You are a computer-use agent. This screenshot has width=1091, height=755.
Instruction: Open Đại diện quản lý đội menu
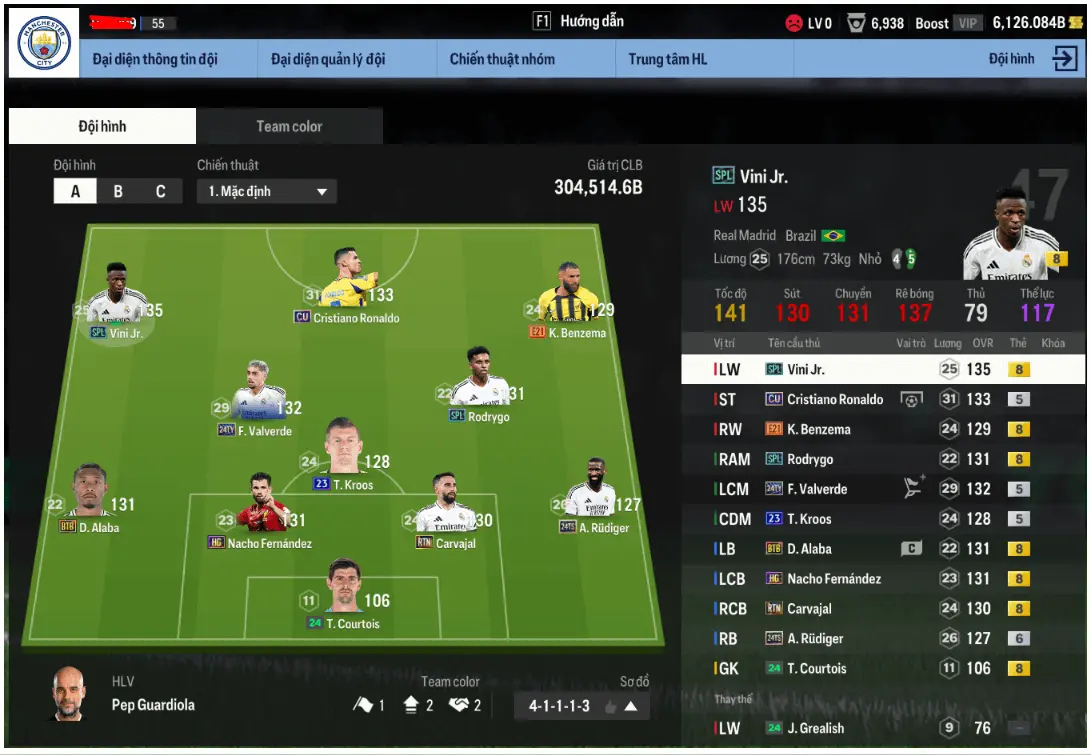pos(328,59)
